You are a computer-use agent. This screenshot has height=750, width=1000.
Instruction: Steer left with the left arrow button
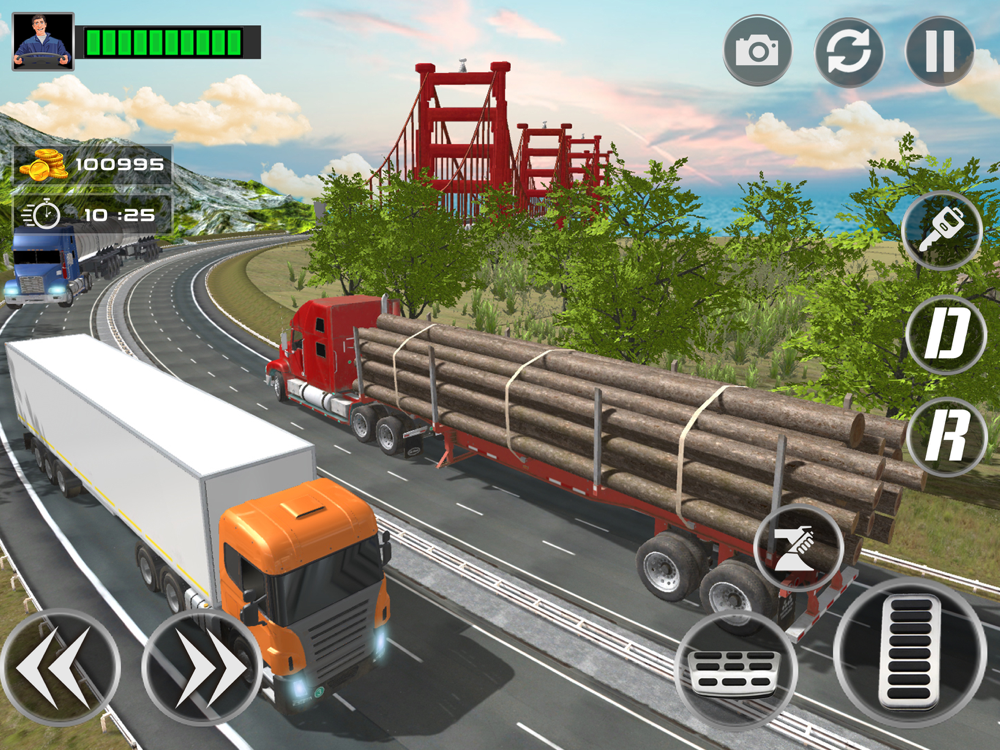point(60,668)
